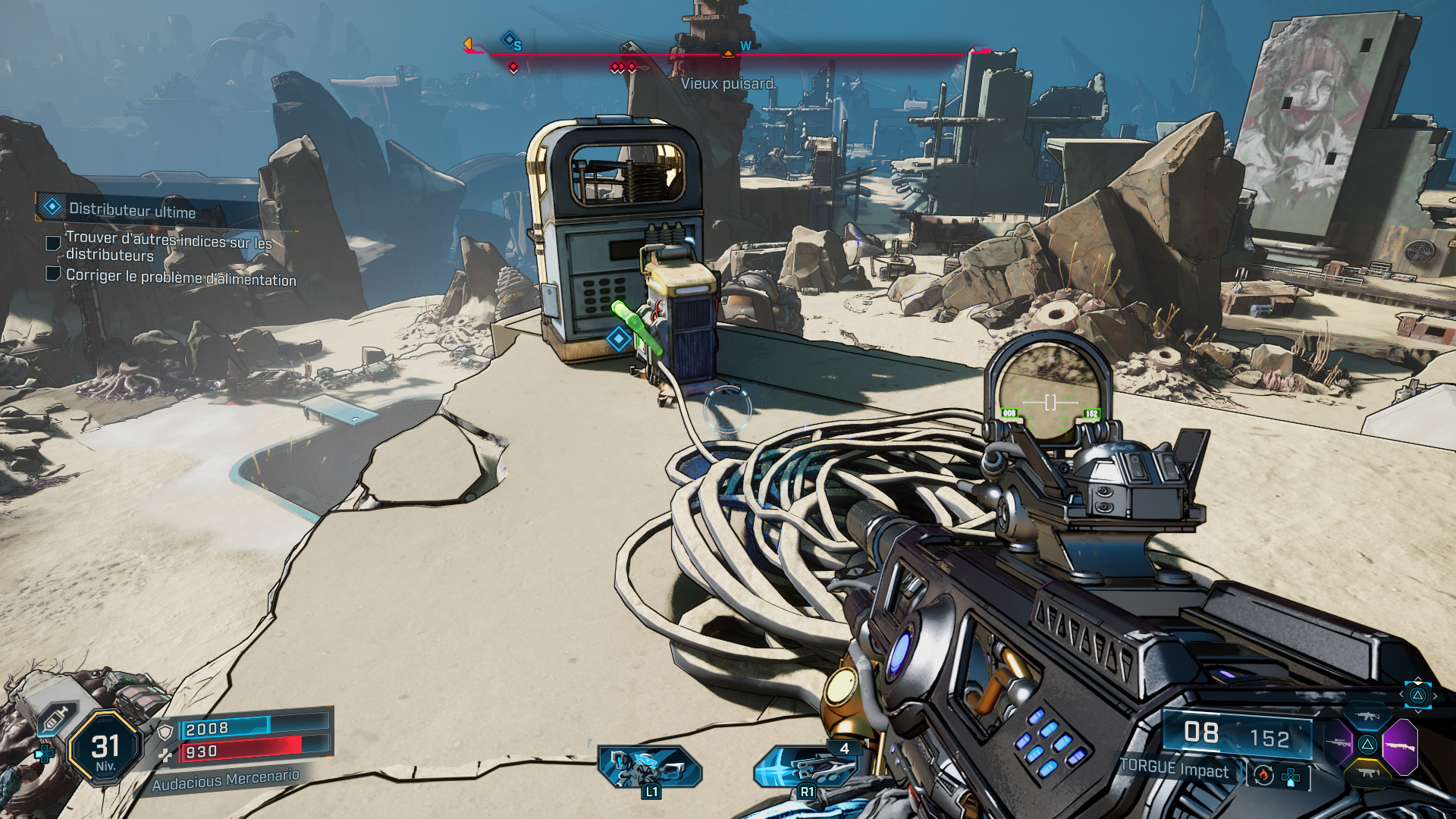Select the shotgun weapon slot icon
Image resolution: width=1456 pixels, height=819 pixels.
[1401, 745]
